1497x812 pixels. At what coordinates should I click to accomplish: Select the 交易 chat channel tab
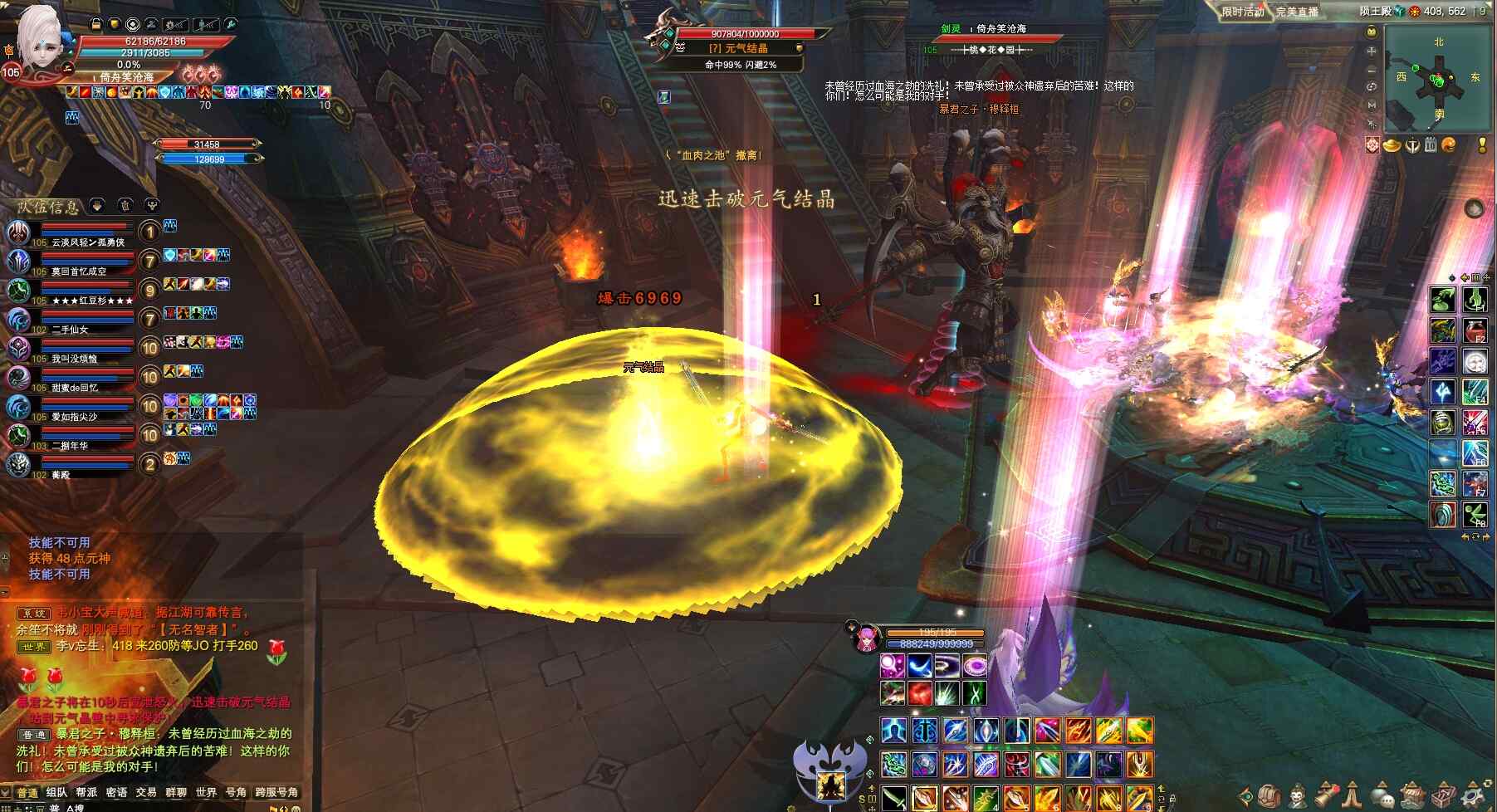(x=146, y=792)
